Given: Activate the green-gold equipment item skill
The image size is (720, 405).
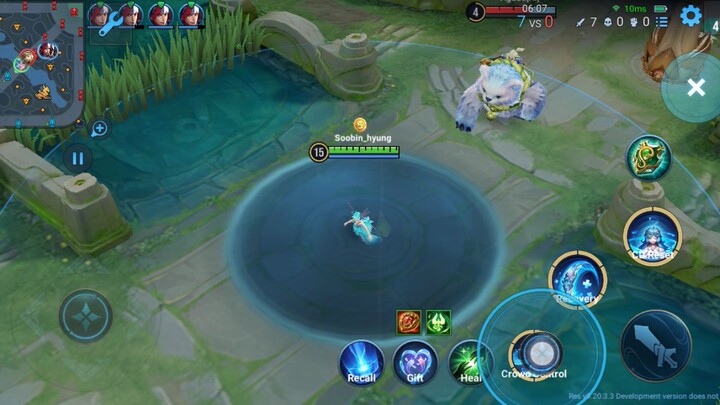Looking at the screenshot, I should click(x=648, y=157).
